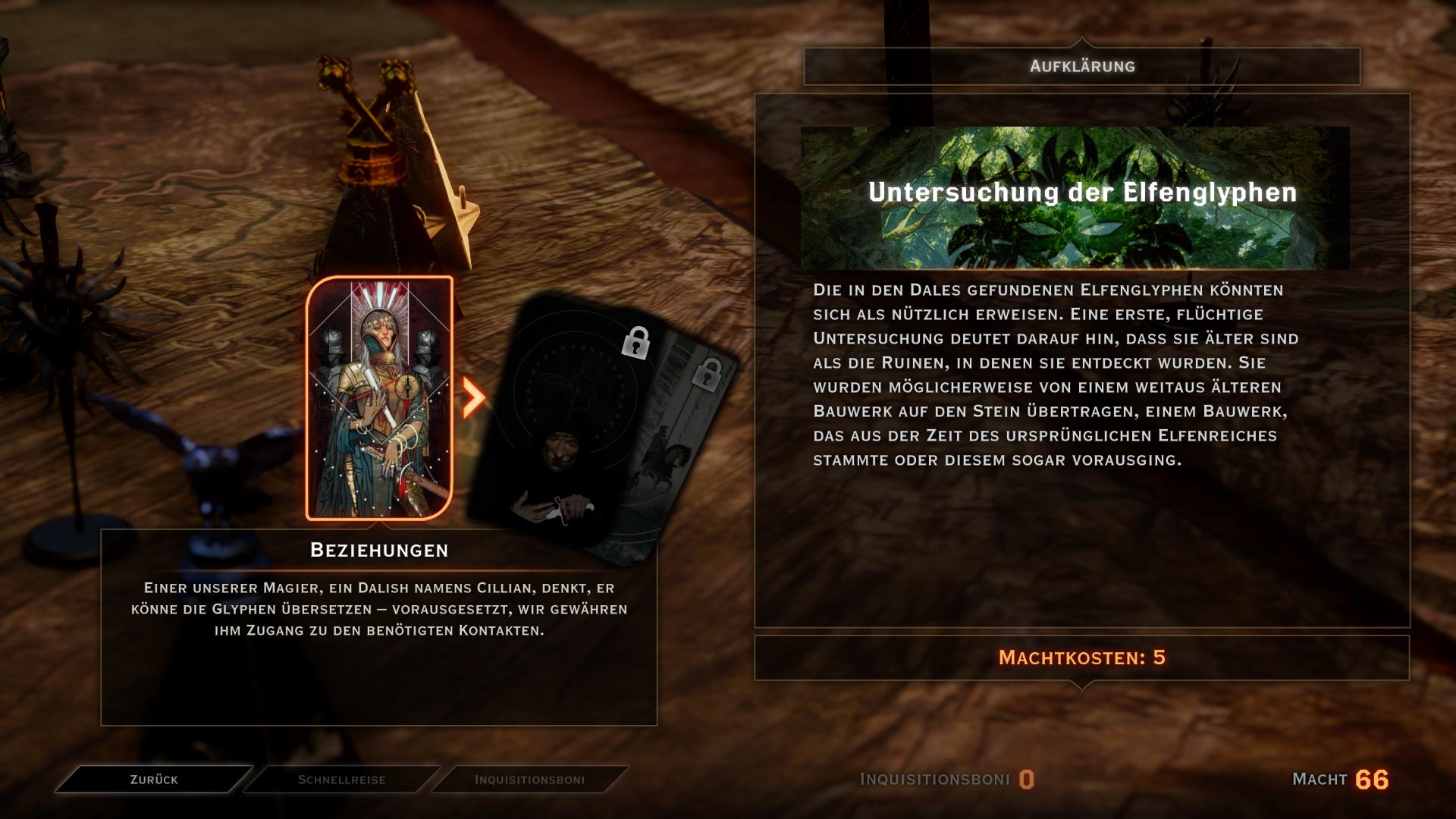Open the Schnellreise fast travel option

coord(341,780)
